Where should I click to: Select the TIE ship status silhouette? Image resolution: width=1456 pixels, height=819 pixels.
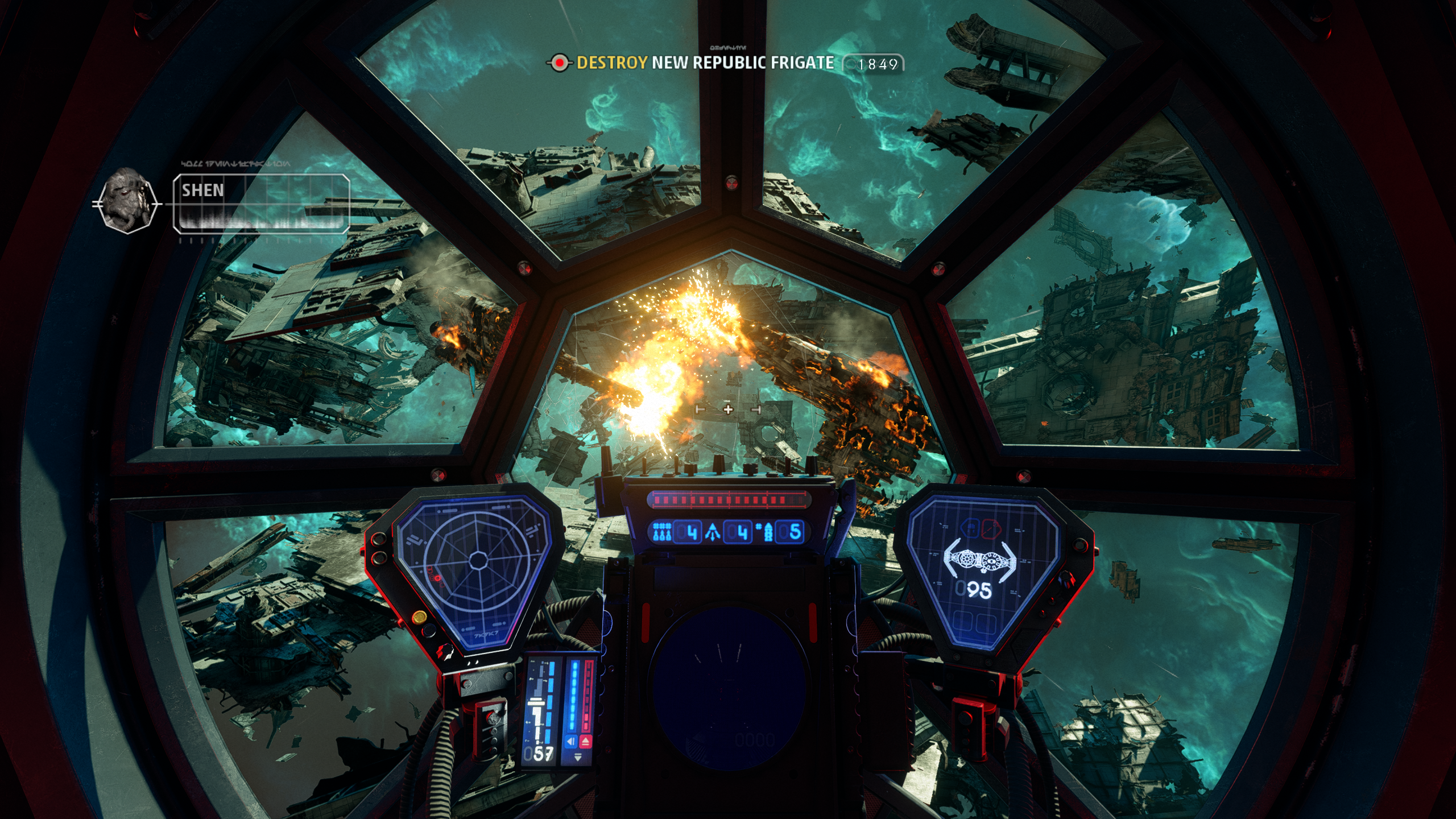pyautogui.click(x=979, y=560)
